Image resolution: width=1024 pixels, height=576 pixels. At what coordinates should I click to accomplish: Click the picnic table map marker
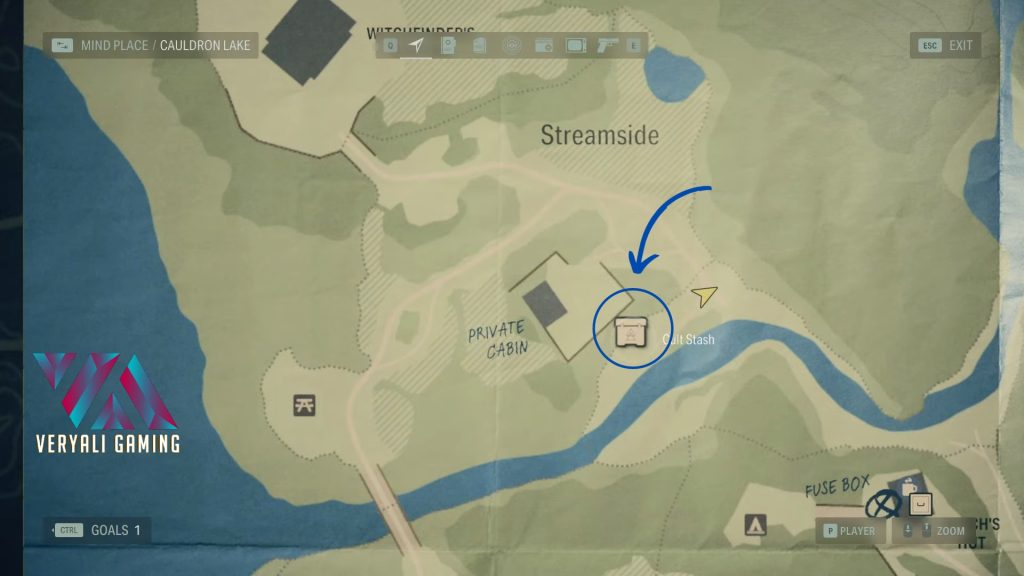[306, 404]
